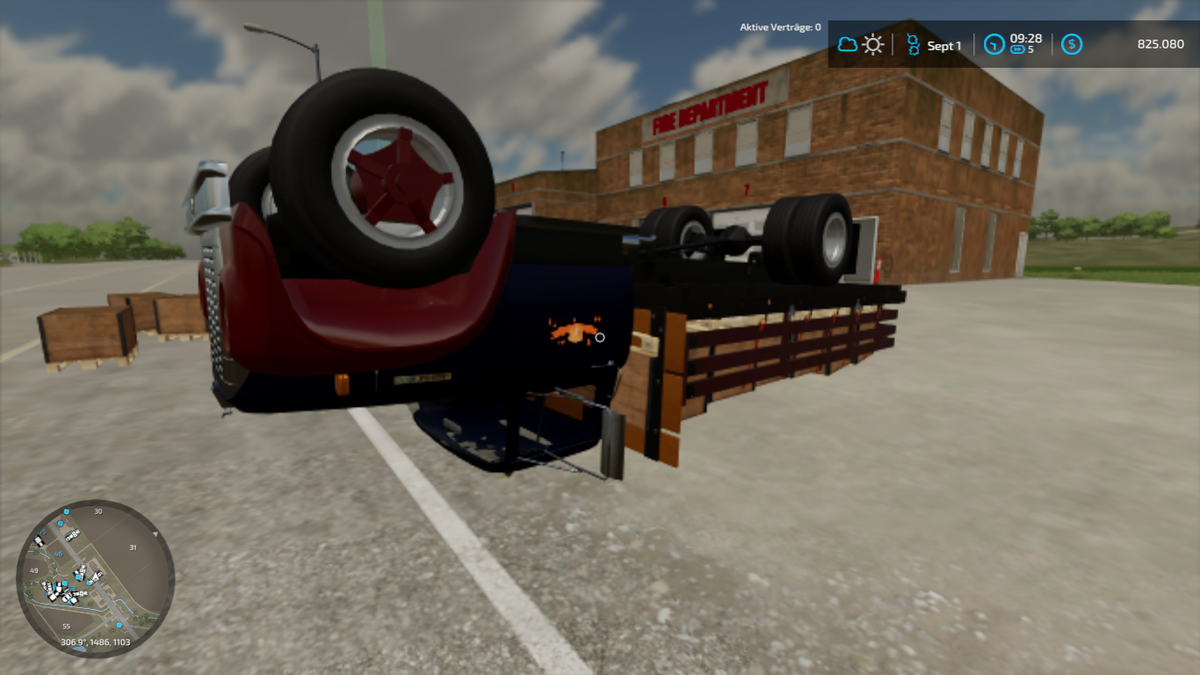This screenshot has height=675, width=1200.
Task: Click the weather forecast cloud and sun icon
Action: [x=860, y=44]
